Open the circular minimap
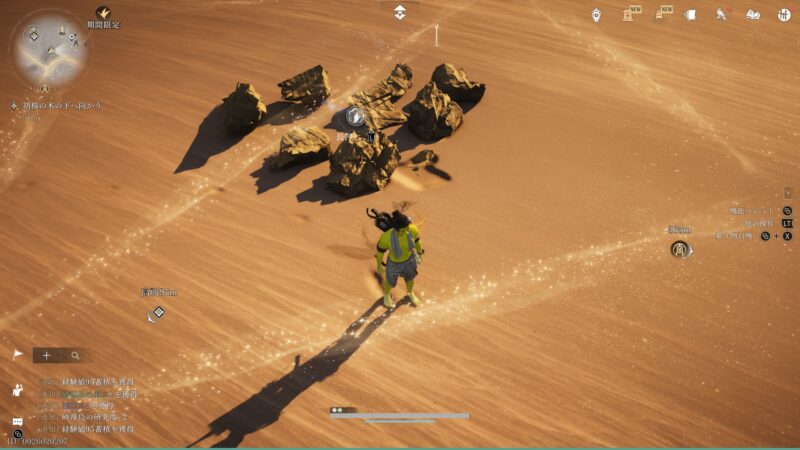 tap(49, 48)
